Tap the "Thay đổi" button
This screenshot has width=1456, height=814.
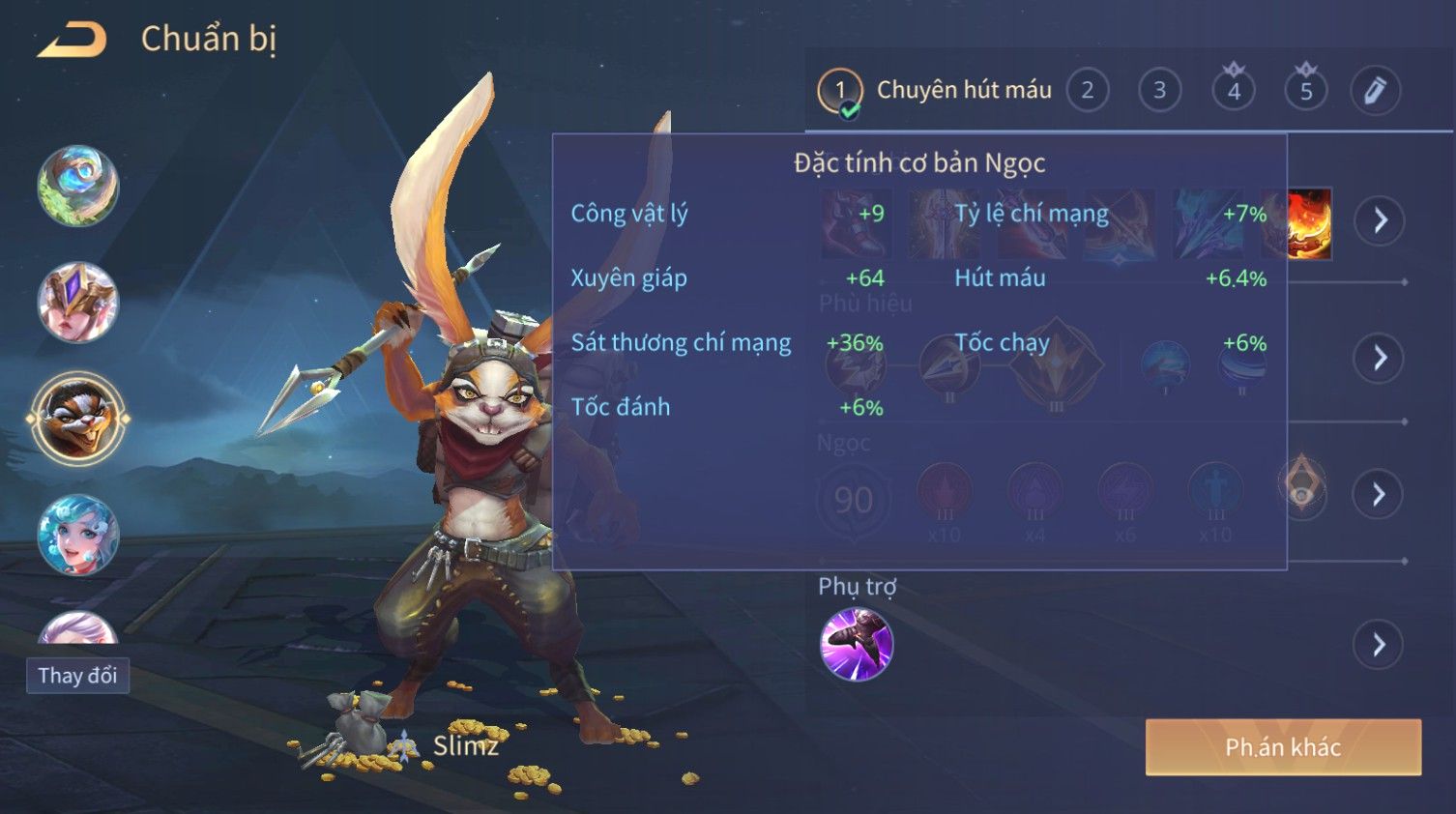[x=77, y=676]
